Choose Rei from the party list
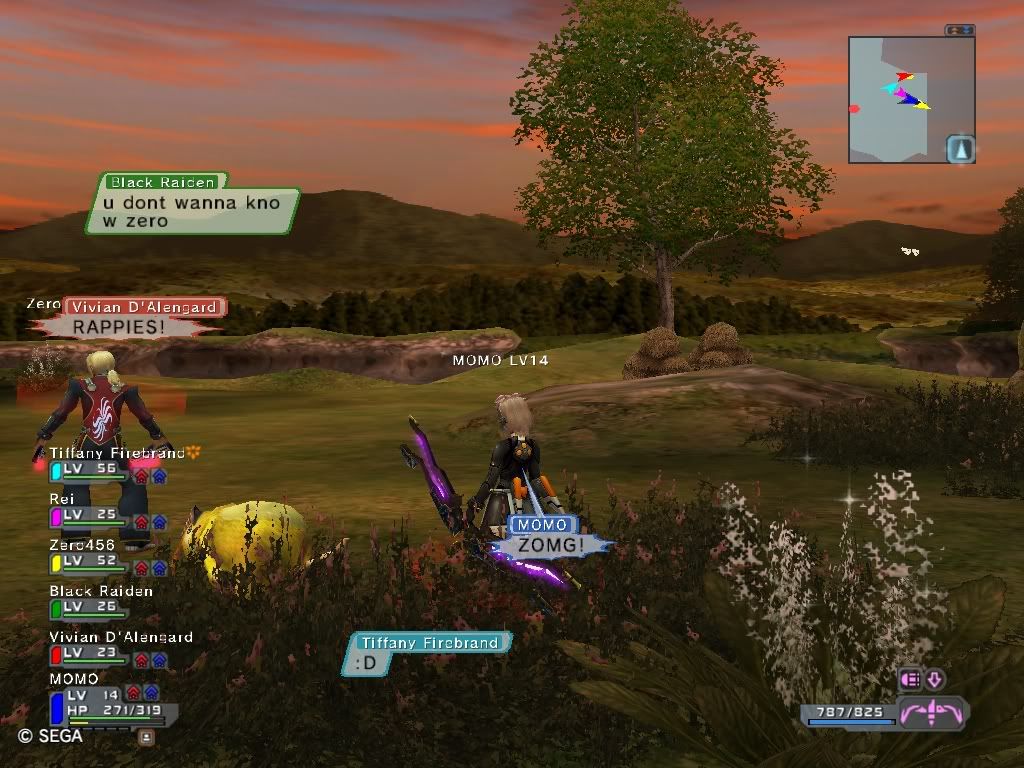Viewport: 1024px width, 768px height. [x=64, y=499]
